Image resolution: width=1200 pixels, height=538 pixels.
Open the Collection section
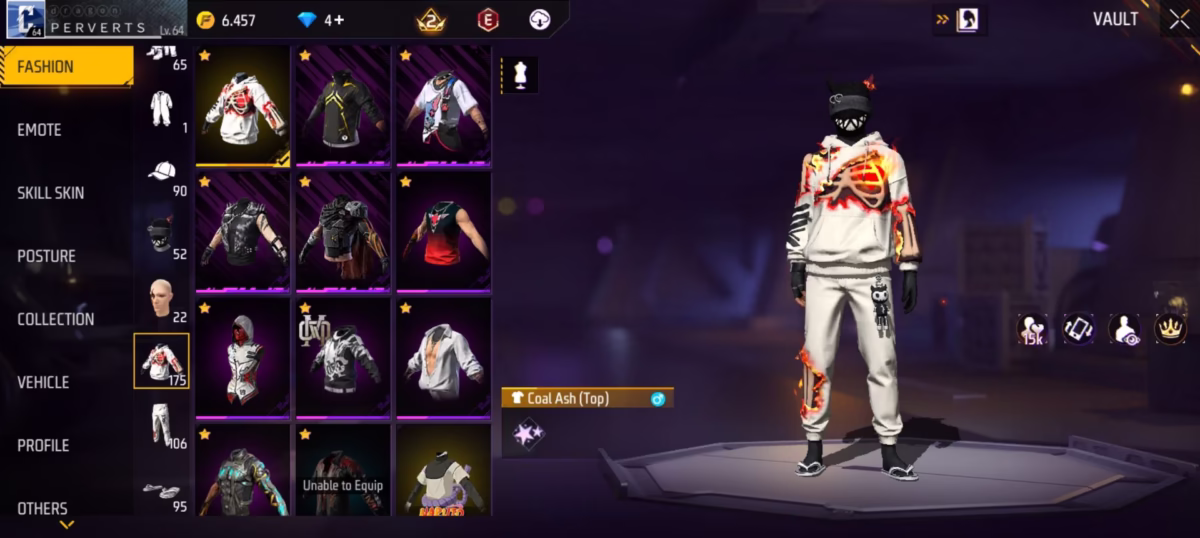56,319
